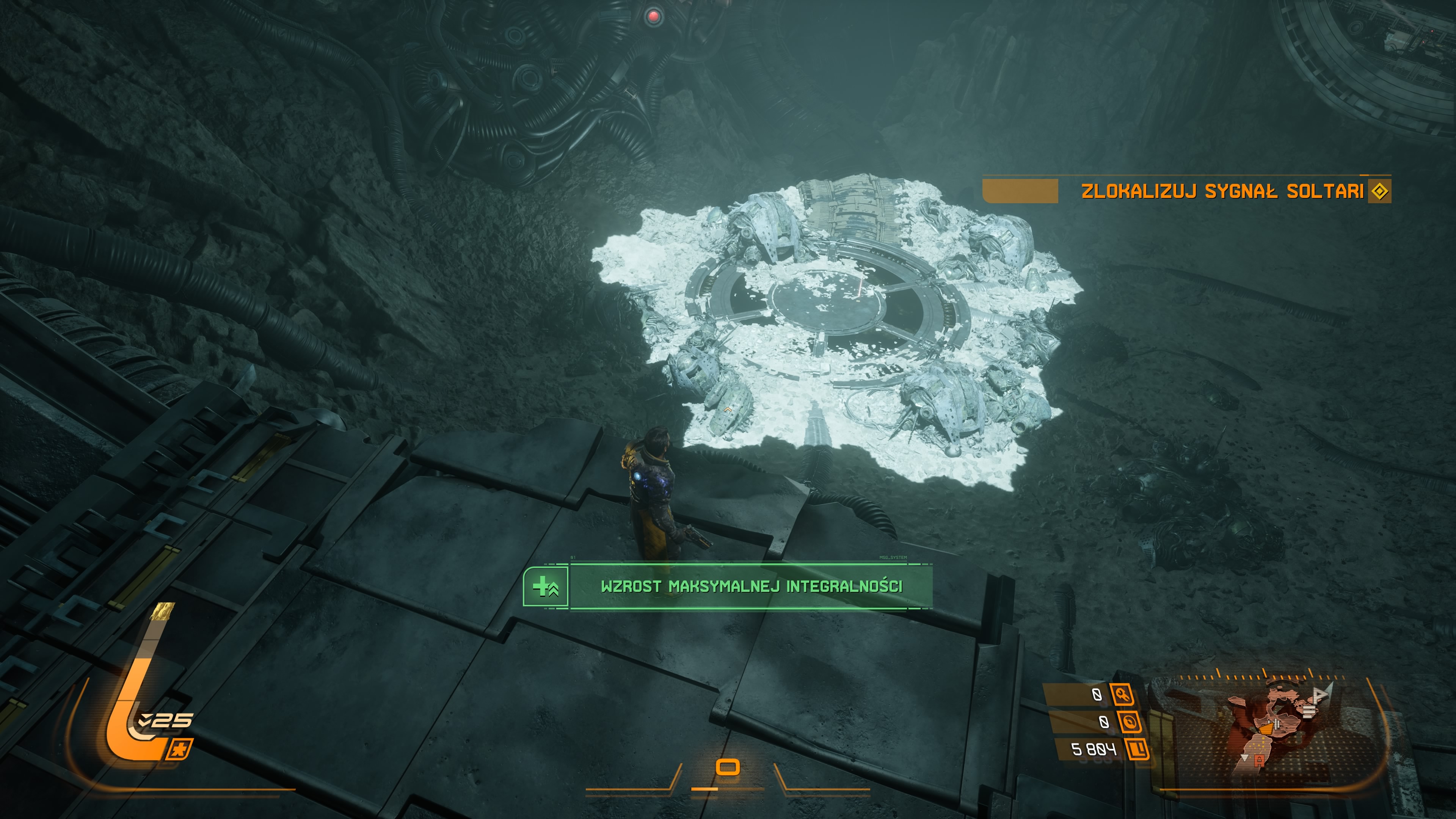The image size is (1456, 819).
Task: Select the red locked-door marker on the minimap
Action: 1259,761
